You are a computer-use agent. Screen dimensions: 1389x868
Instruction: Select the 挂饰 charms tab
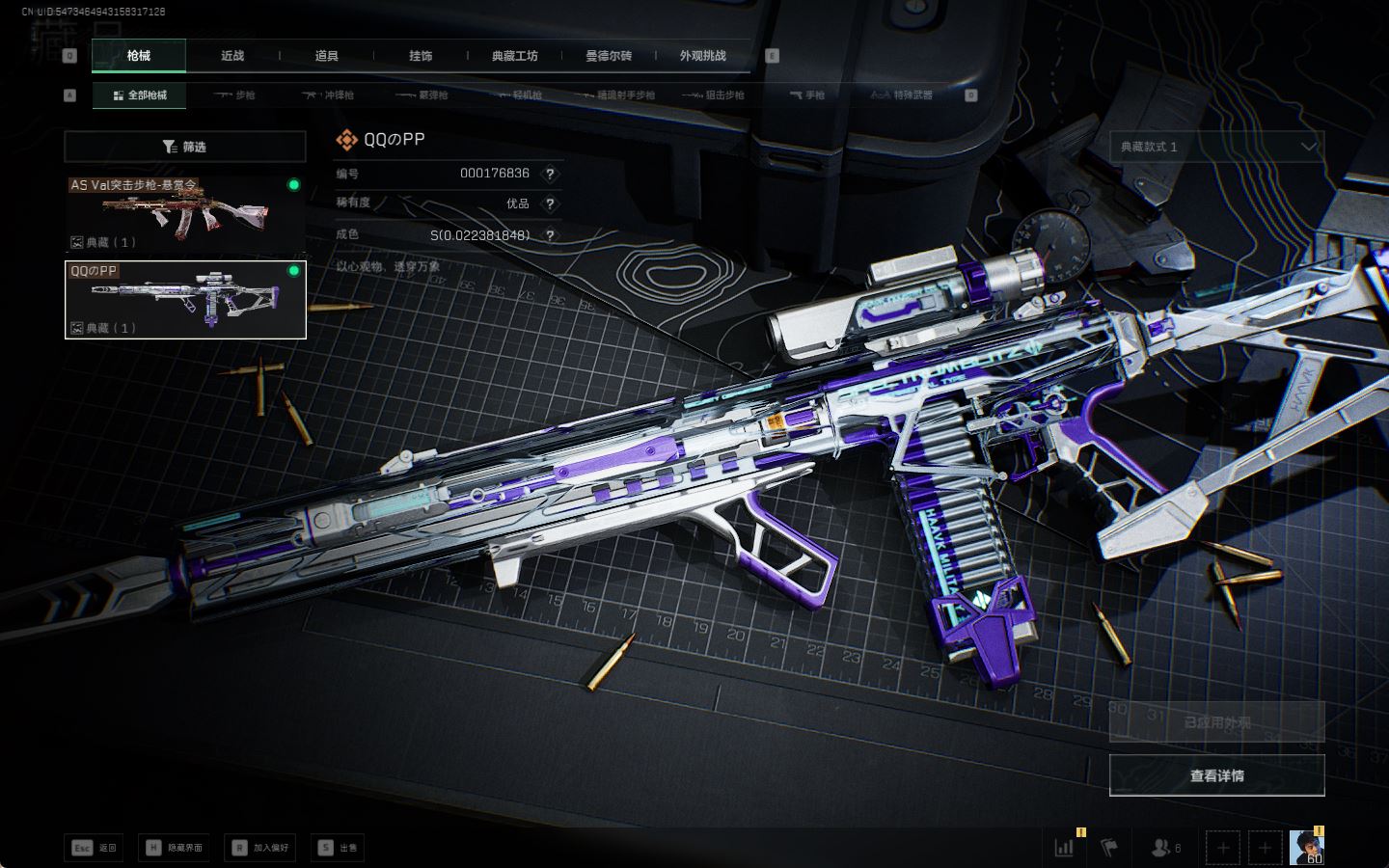(x=421, y=56)
